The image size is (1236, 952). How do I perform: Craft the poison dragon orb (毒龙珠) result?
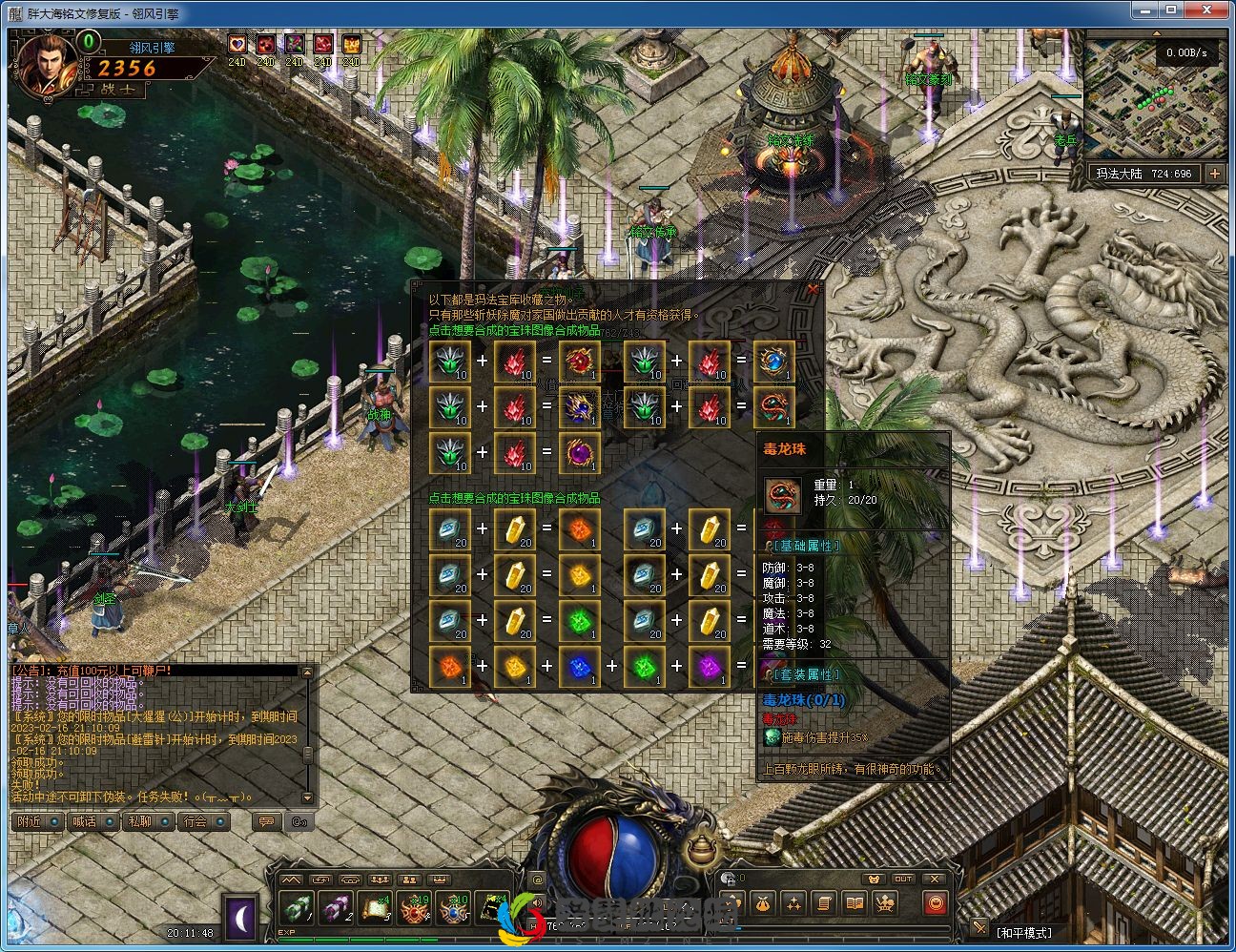click(x=773, y=406)
